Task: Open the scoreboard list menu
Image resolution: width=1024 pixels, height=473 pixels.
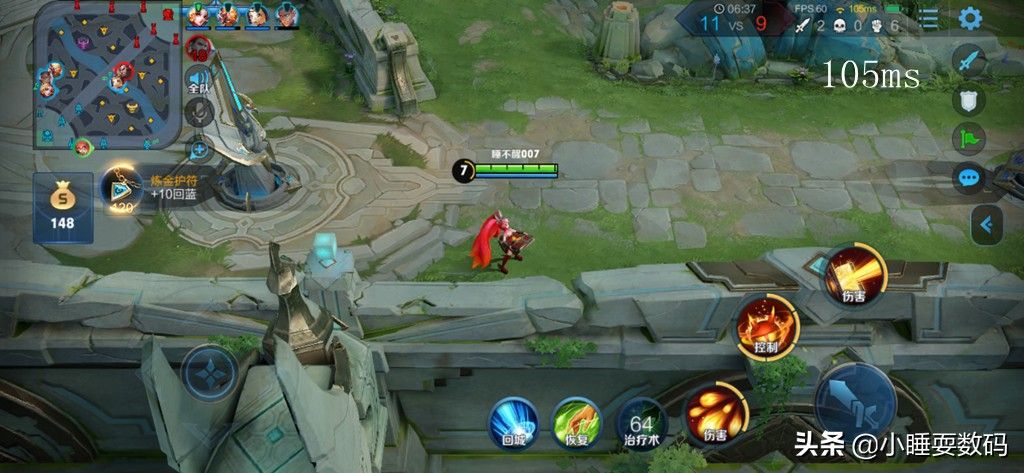Action: click(x=929, y=19)
